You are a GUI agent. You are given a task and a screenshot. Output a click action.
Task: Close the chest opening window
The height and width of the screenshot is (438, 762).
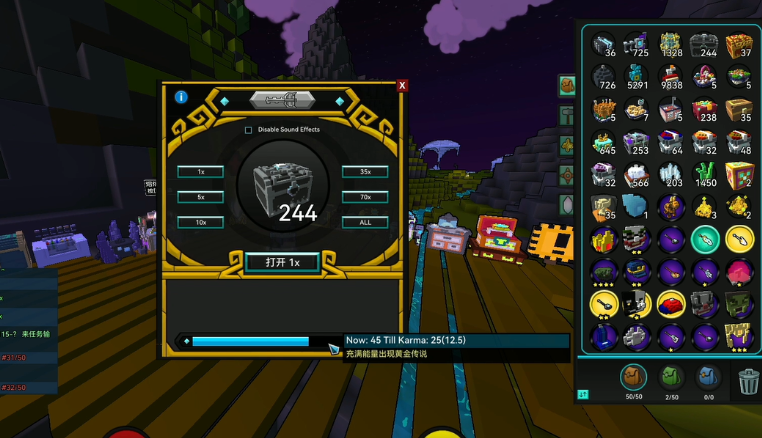tap(402, 86)
